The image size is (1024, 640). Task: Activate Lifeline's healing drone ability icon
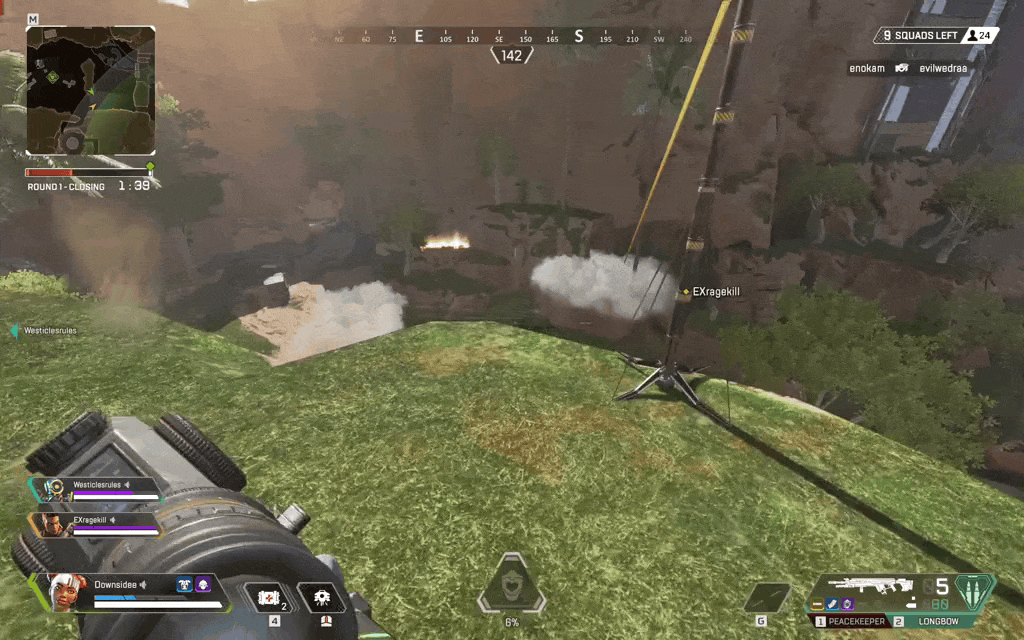point(322,599)
